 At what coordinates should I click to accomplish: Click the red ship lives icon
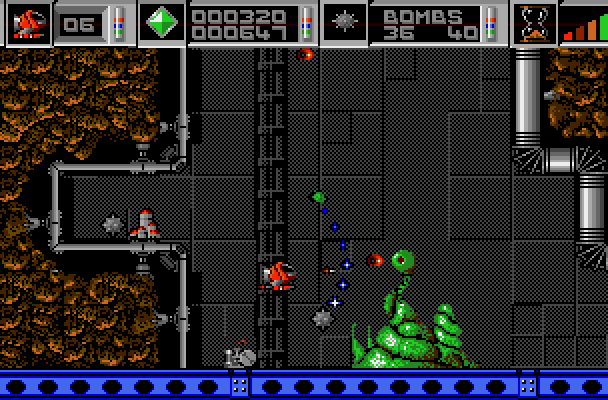click(x=29, y=22)
